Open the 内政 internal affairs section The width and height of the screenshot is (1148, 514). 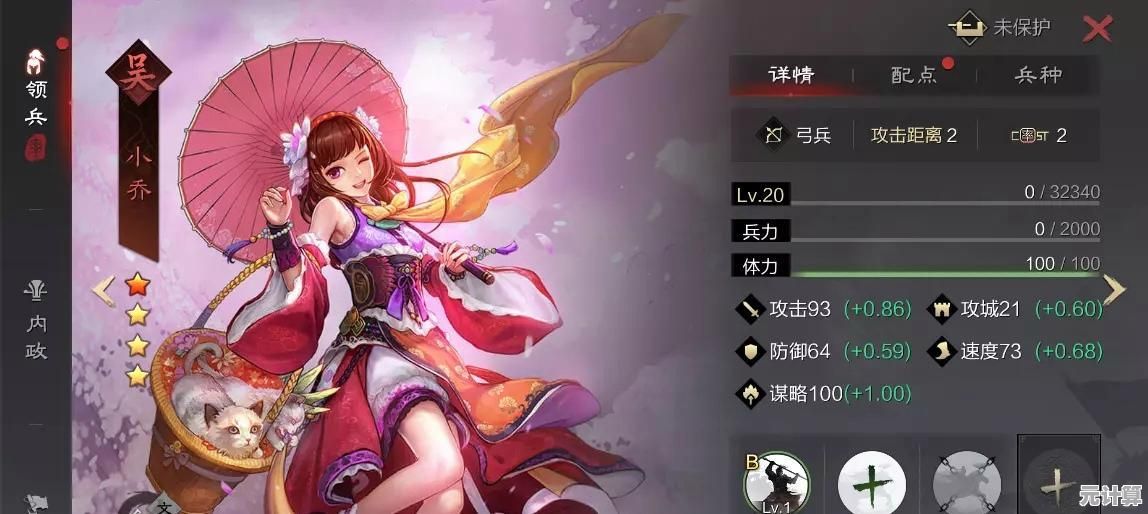tap(37, 322)
